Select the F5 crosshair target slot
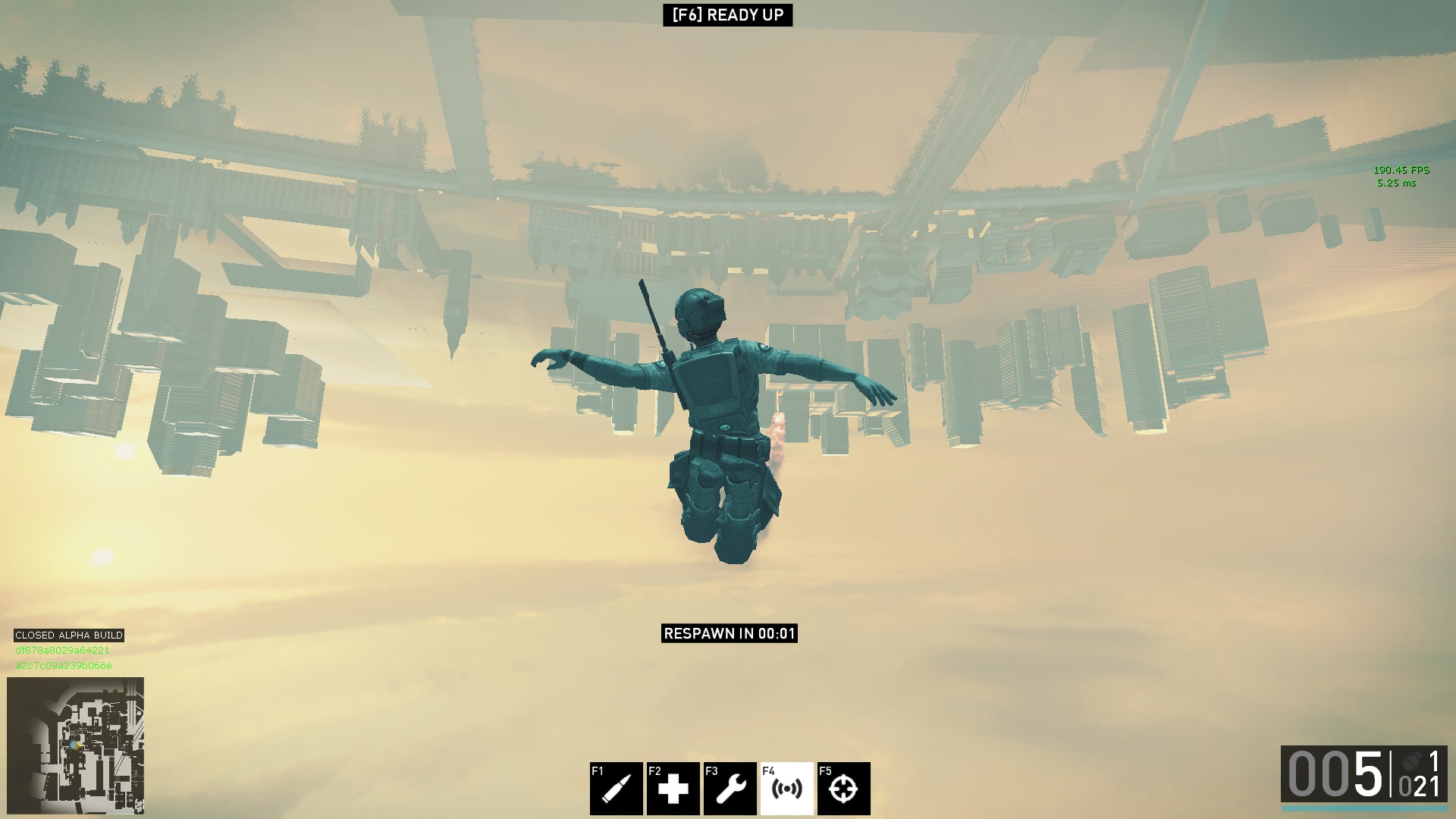The width and height of the screenshot is (1456, 819). 843,789
